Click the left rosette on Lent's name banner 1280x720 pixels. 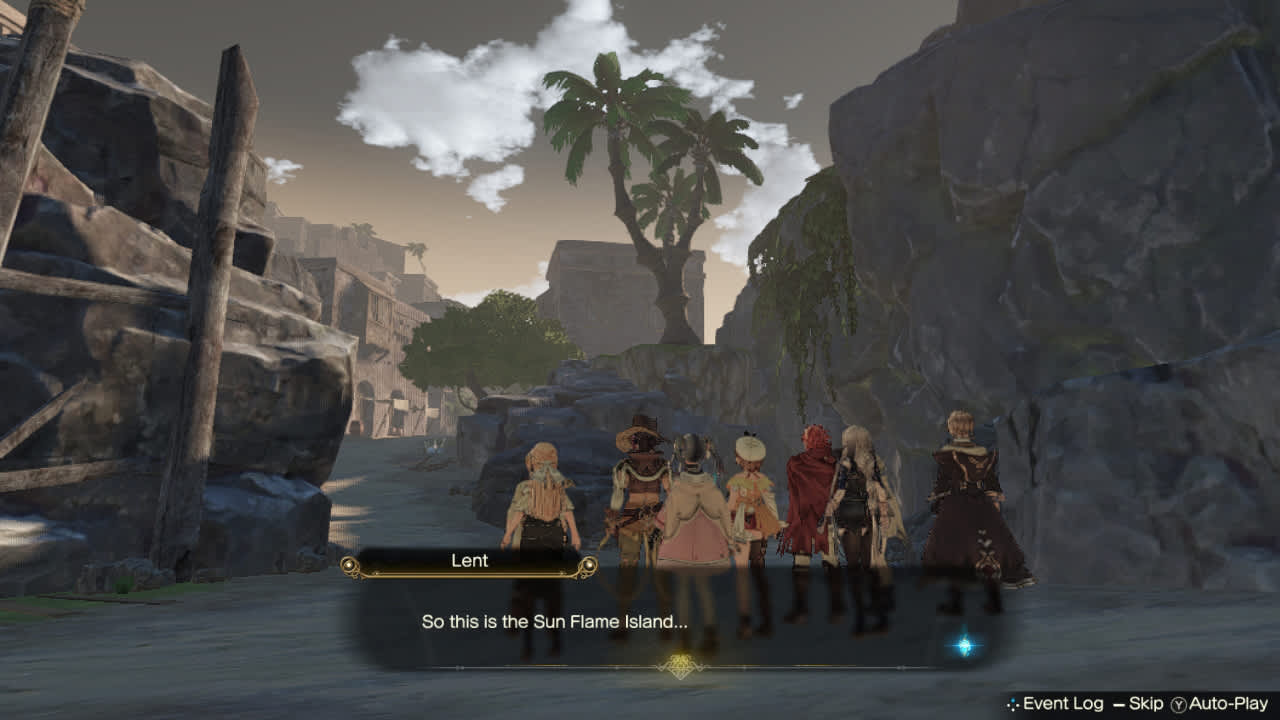pos(349,564)
